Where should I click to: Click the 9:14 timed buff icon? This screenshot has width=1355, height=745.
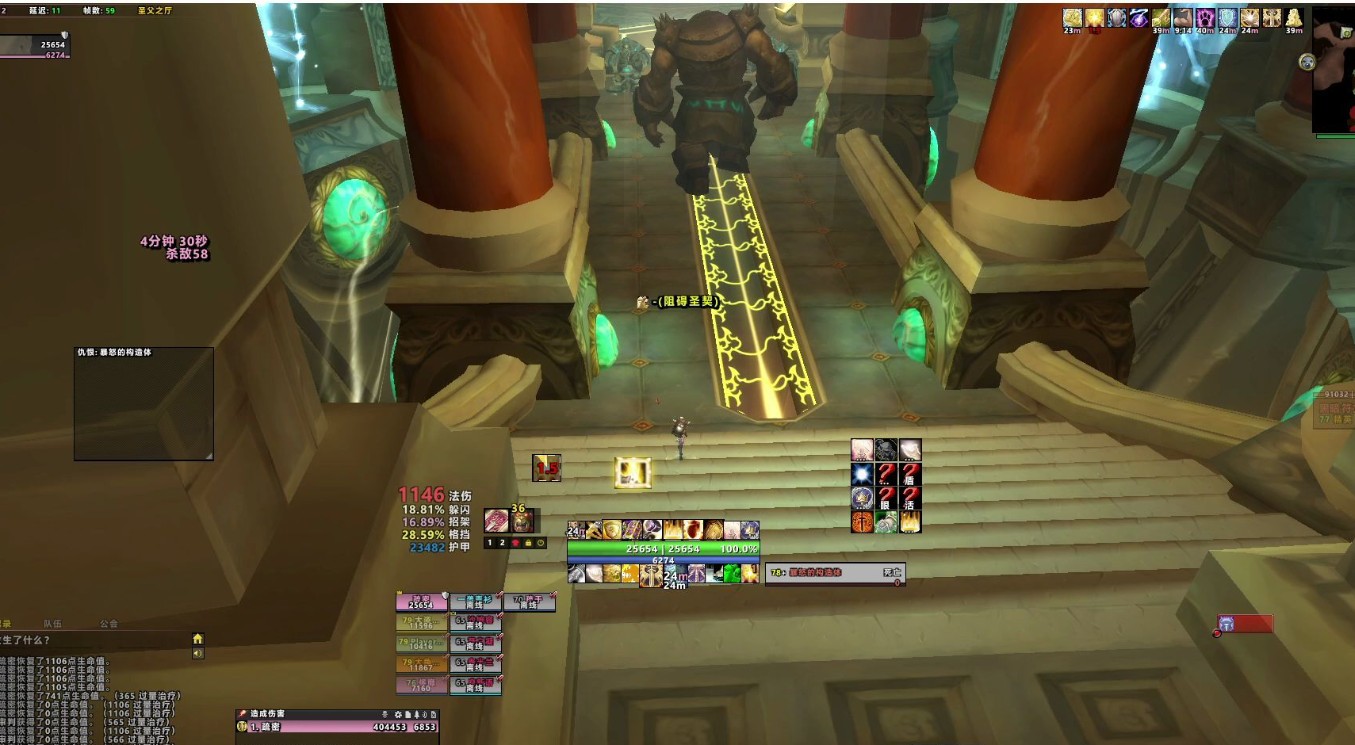click(1183, 18)
